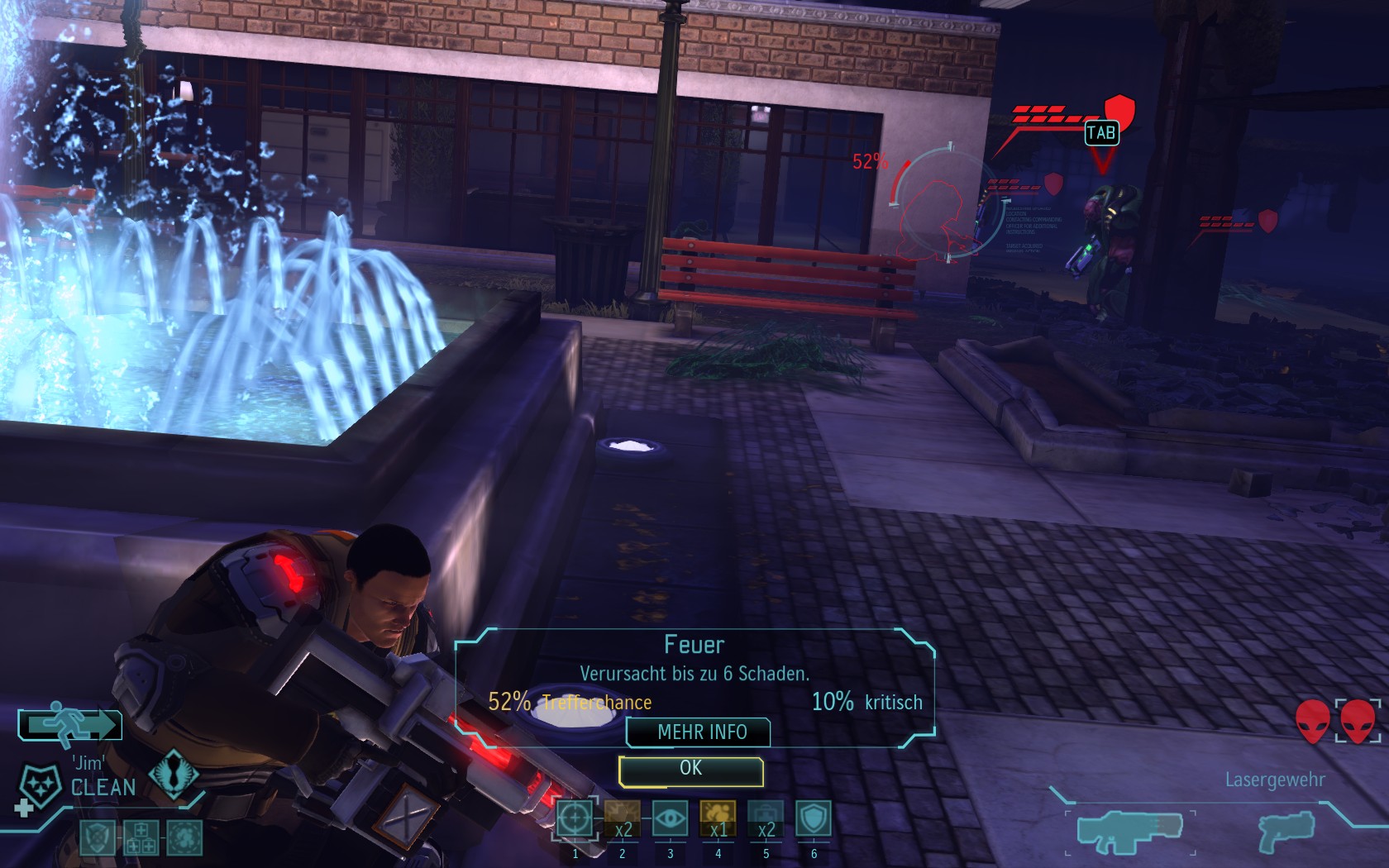Select the dotted-circle smoke perk icon
The height and width of the screenshot is (868, 1389).
pyautogui.click(x=184, y=837)
